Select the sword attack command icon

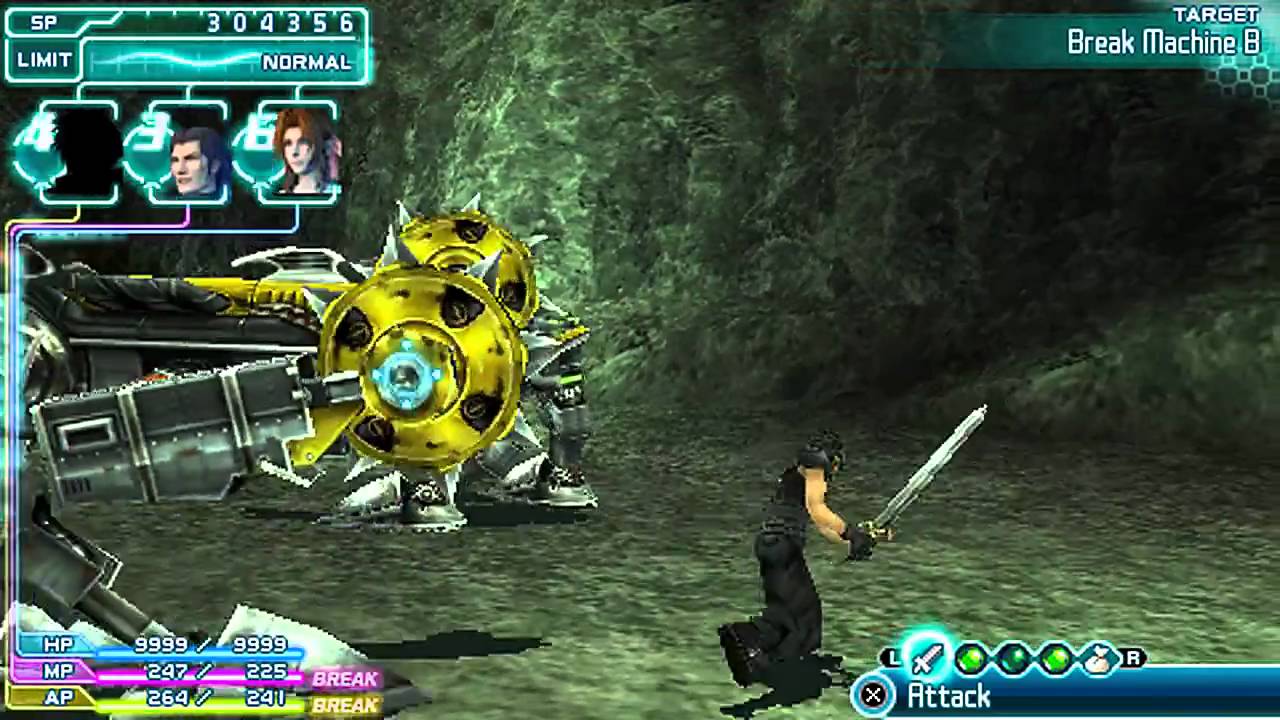click(927, 658)
